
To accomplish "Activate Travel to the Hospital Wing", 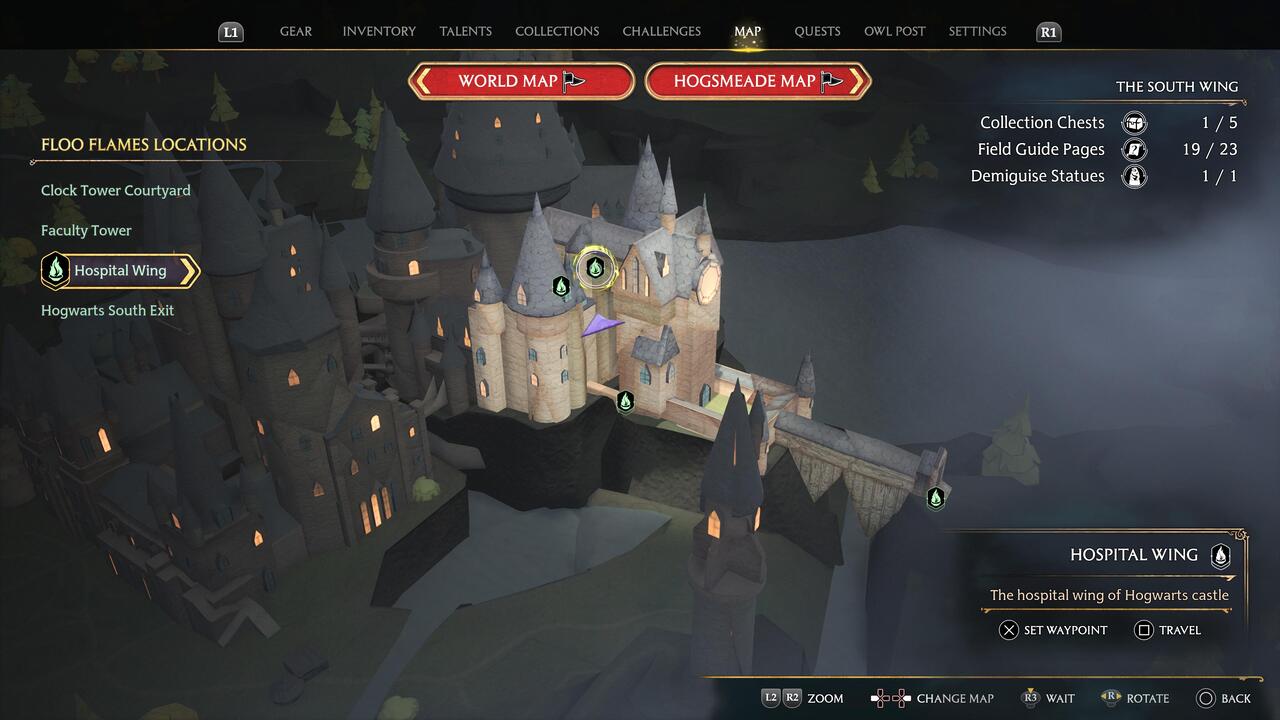I will [1166, 630].
